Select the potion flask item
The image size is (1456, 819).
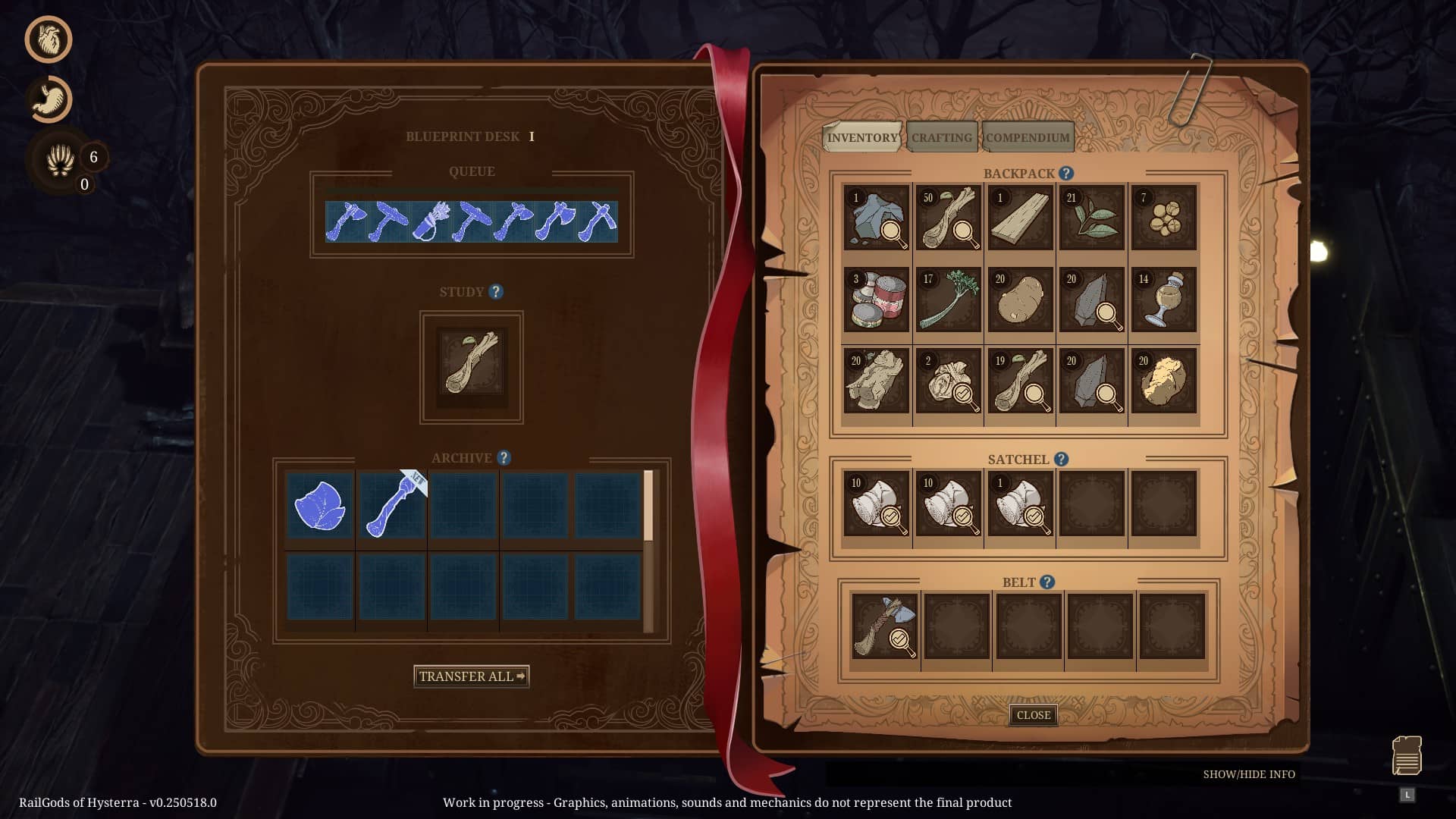tap(1163, 300)
